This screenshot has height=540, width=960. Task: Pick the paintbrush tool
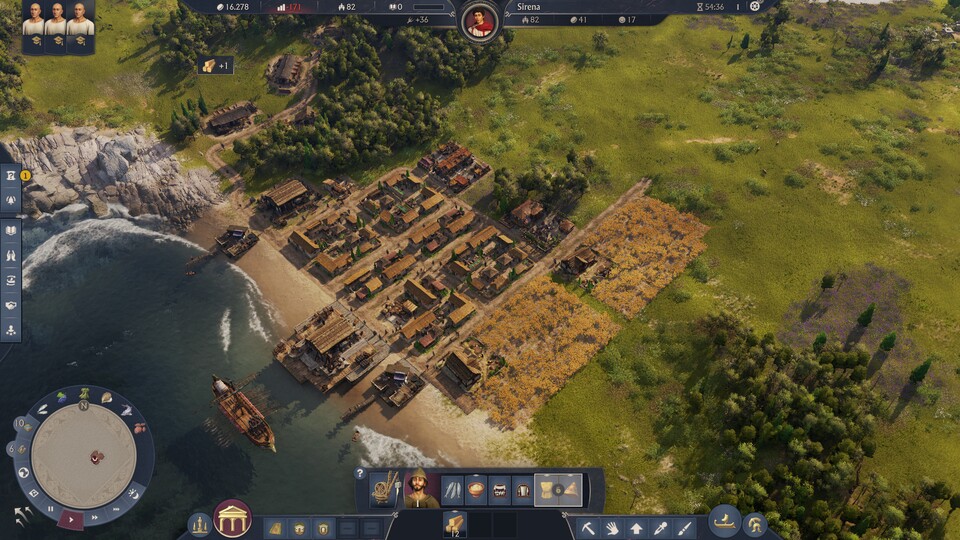pyautogui.click(x=684, y=527)
